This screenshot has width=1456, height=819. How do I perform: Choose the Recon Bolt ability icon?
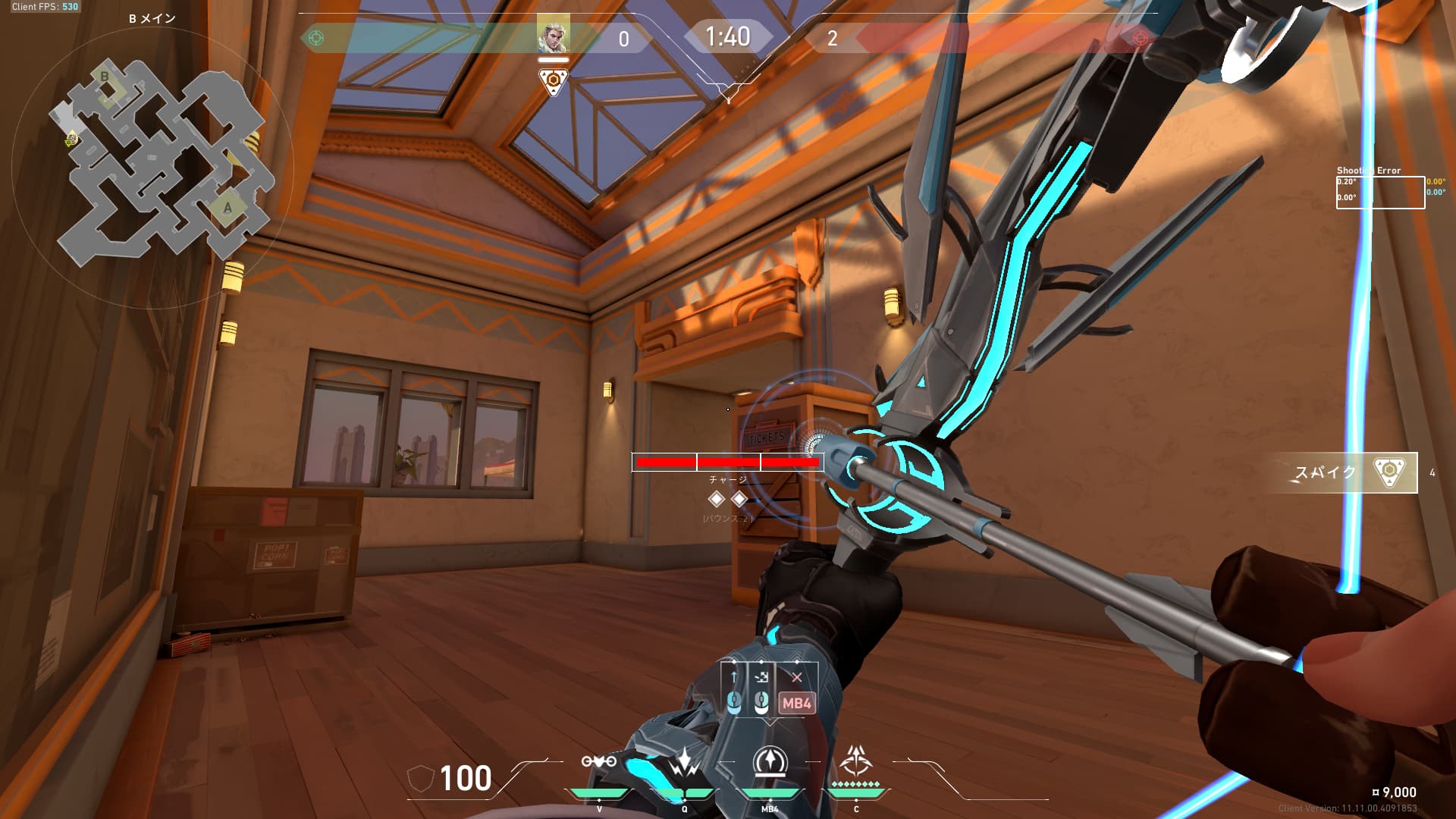coord(770,763)
